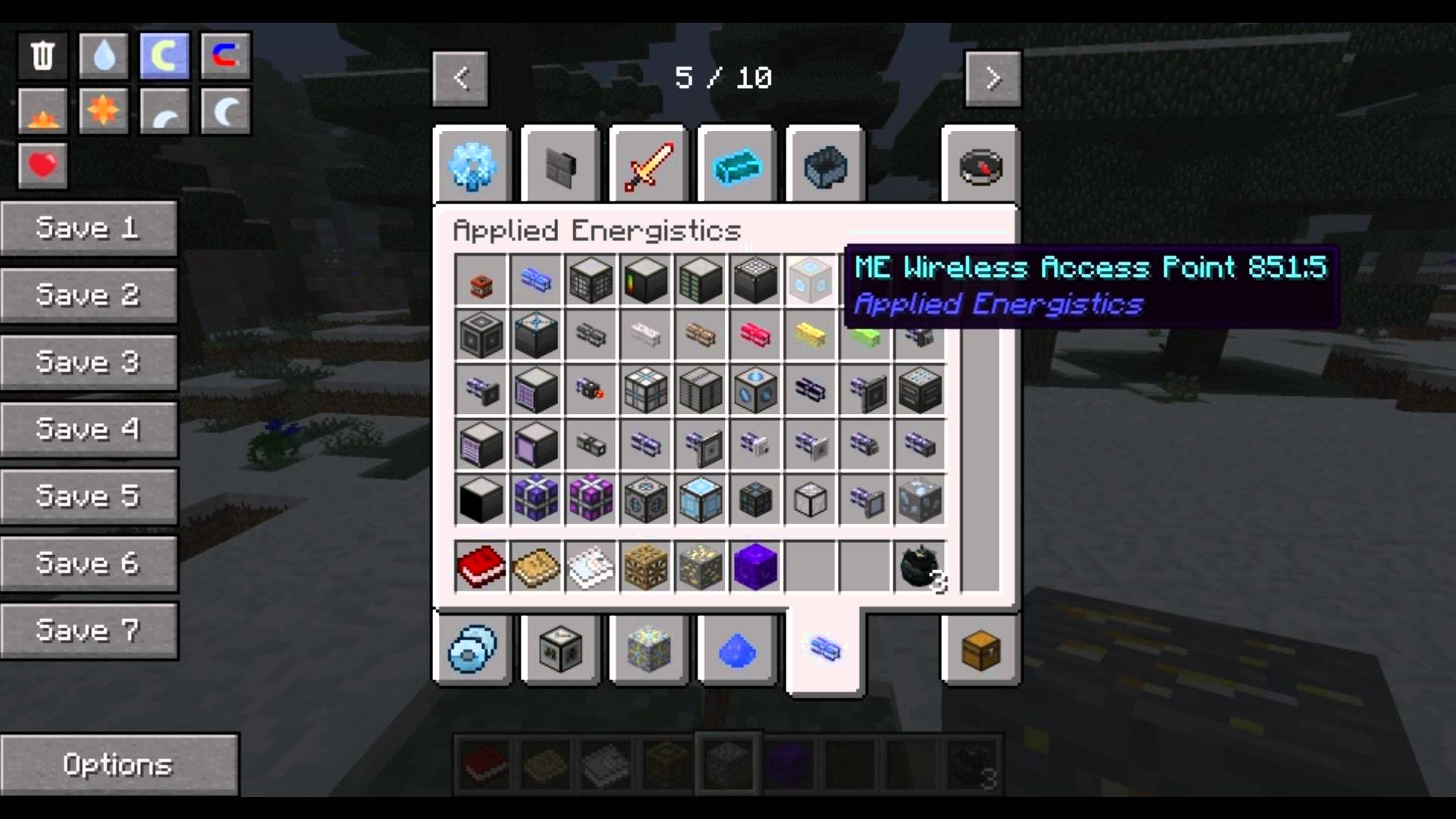Open the chest survival inventory tab

click(x=981, y=650)
